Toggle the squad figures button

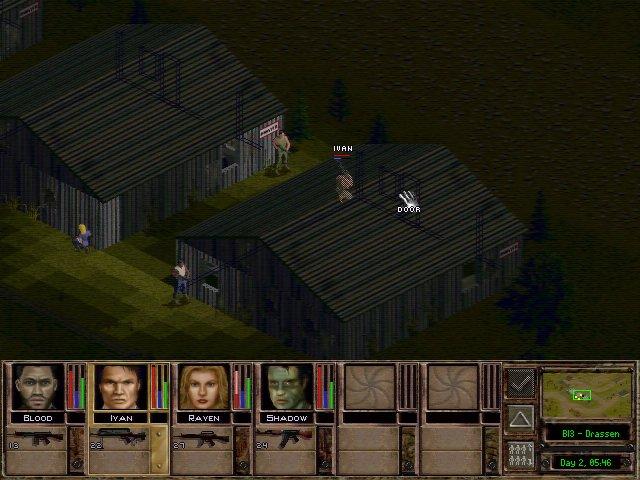(520, 453)
